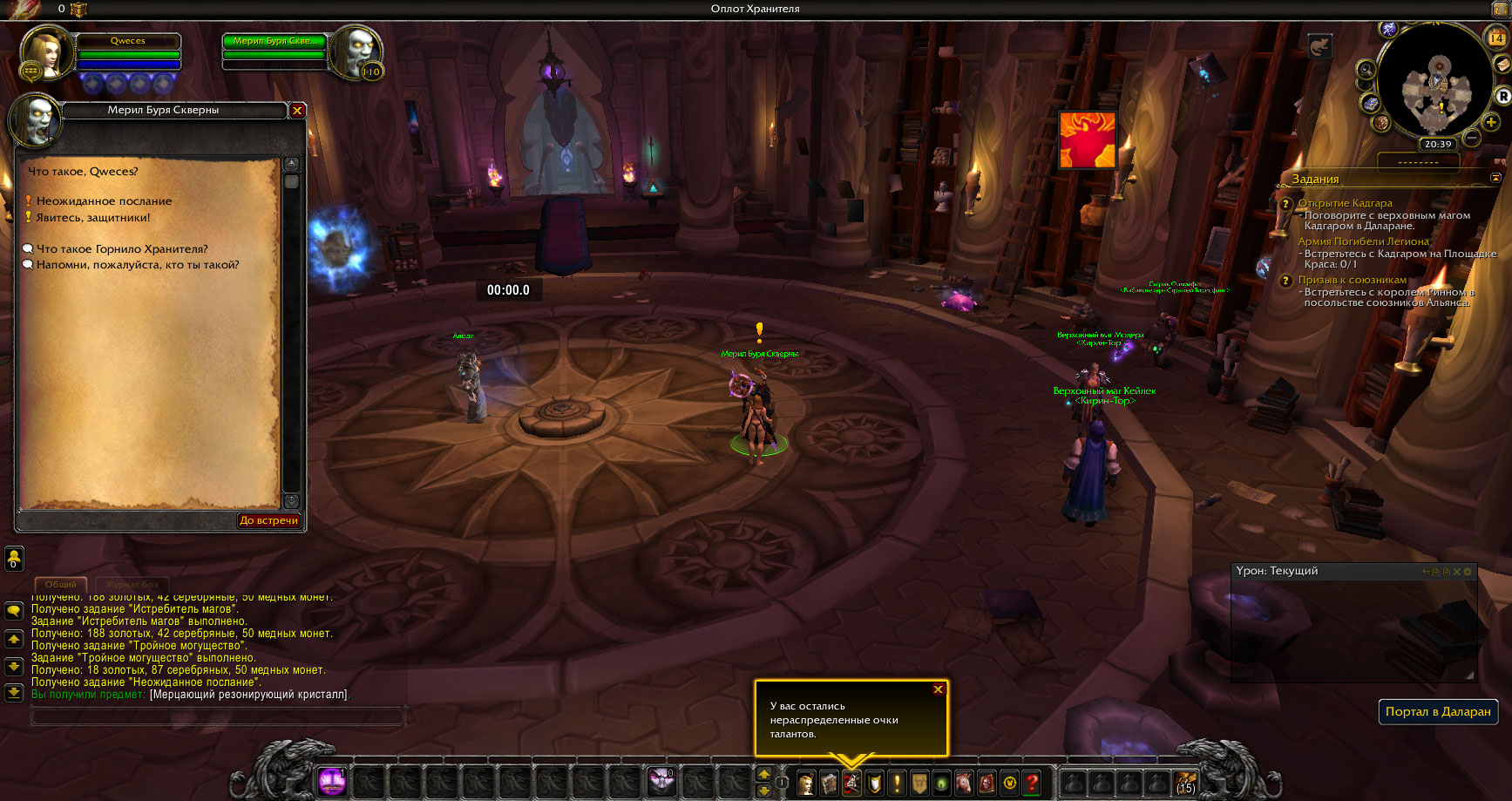The image size is (1512, 801).
Task: Ask 'Что такое Горнило Хранителя?'
Action: (122, 249)
